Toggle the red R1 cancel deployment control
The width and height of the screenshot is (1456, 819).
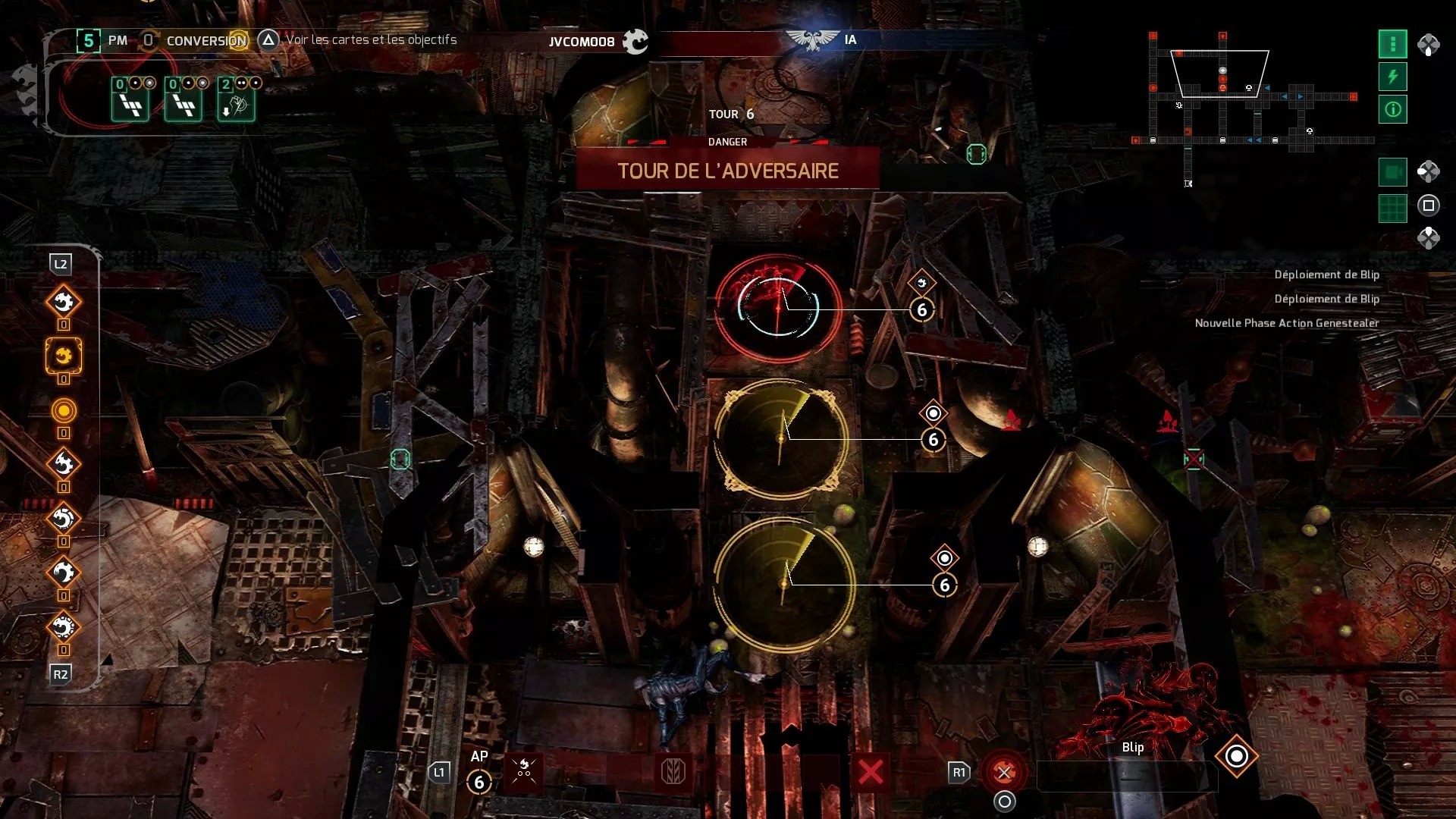(x=1006, y=771)
